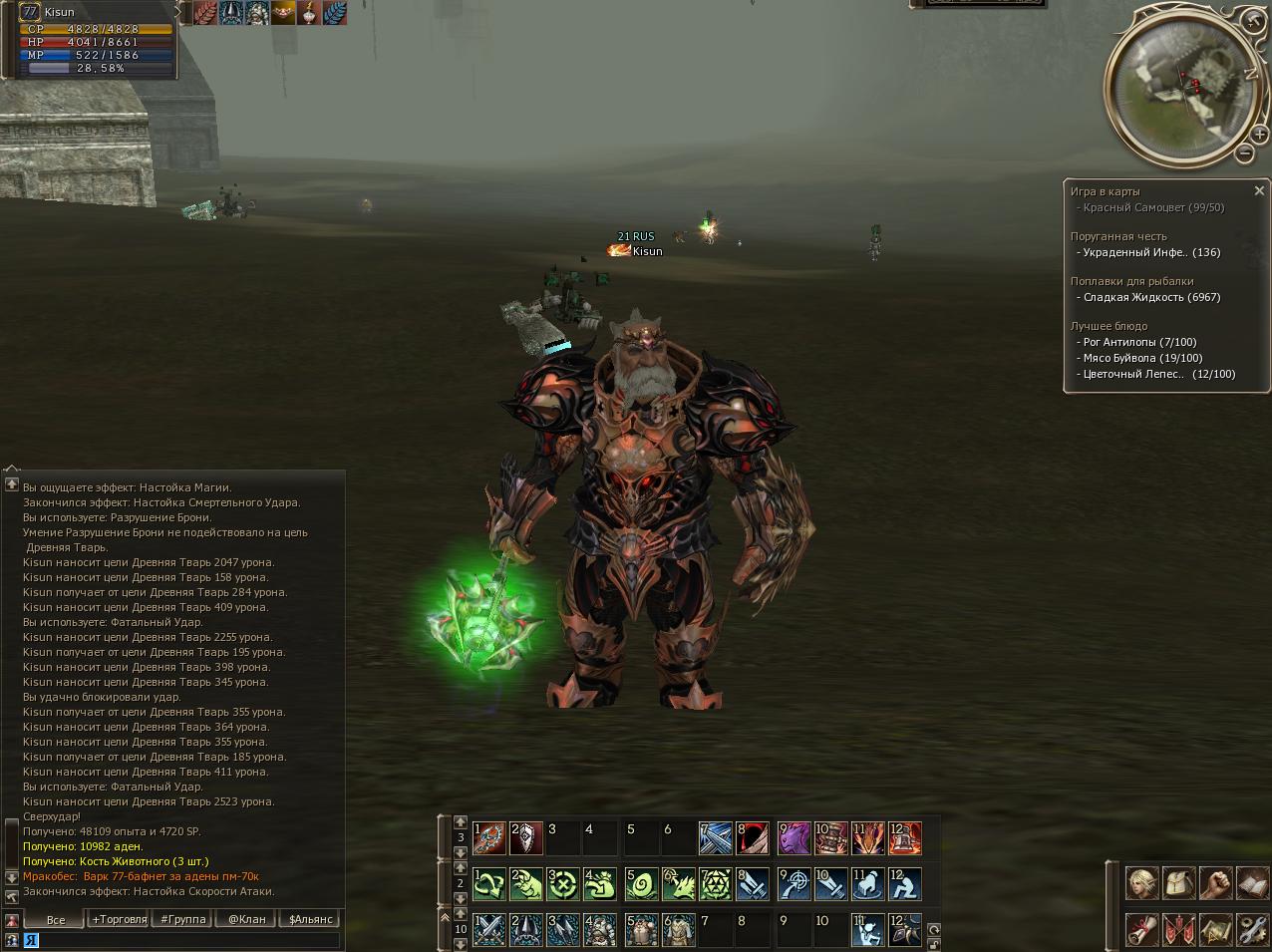Viewport: 1272px width, 952px height.
Task: Open the system menu wrench icon
Action: (1252, 929)
